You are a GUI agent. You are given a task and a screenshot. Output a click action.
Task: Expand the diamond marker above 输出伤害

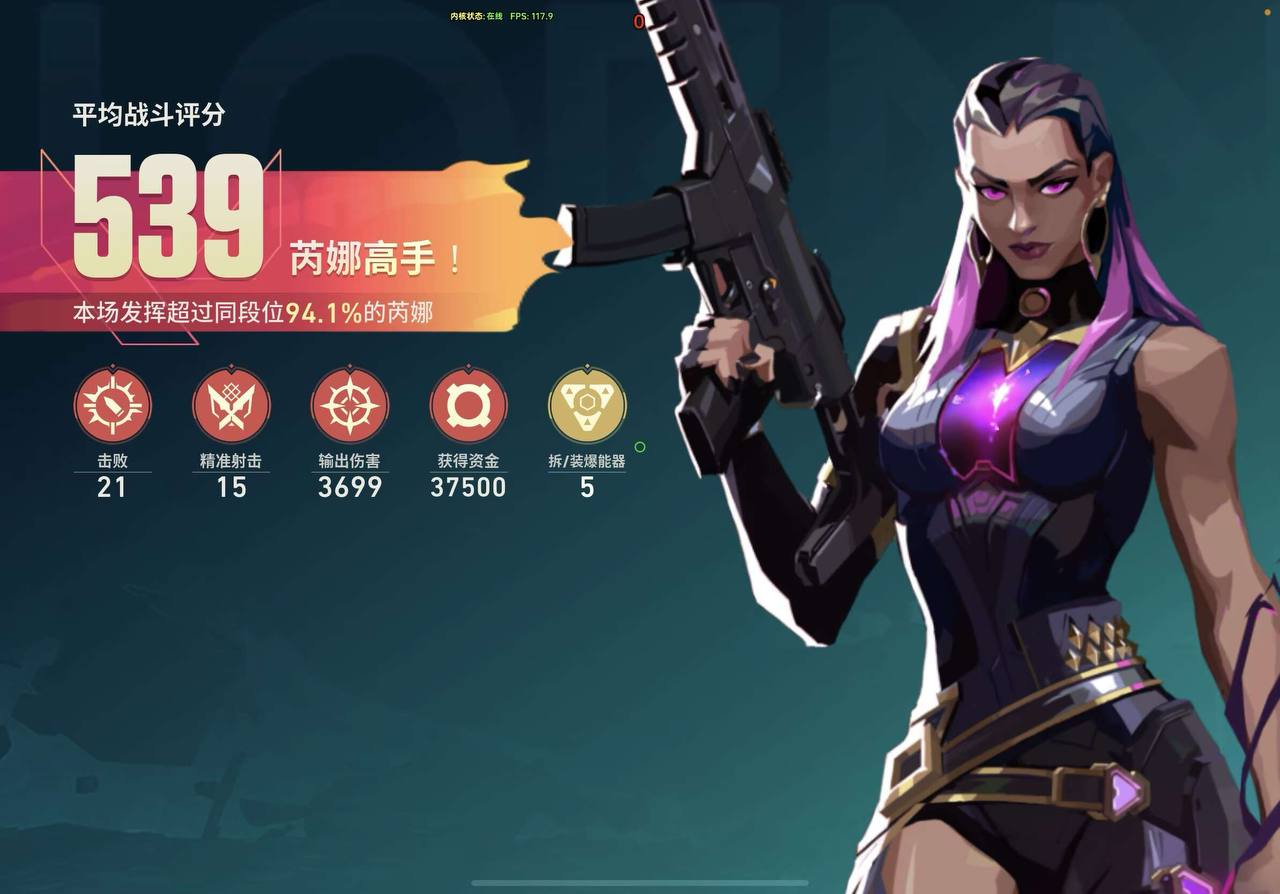point(349,368)
